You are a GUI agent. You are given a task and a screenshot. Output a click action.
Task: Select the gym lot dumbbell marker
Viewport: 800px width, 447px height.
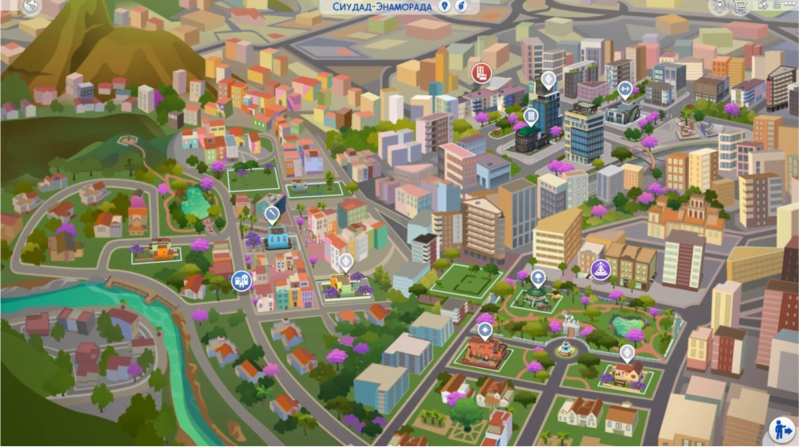coord(625,89)
